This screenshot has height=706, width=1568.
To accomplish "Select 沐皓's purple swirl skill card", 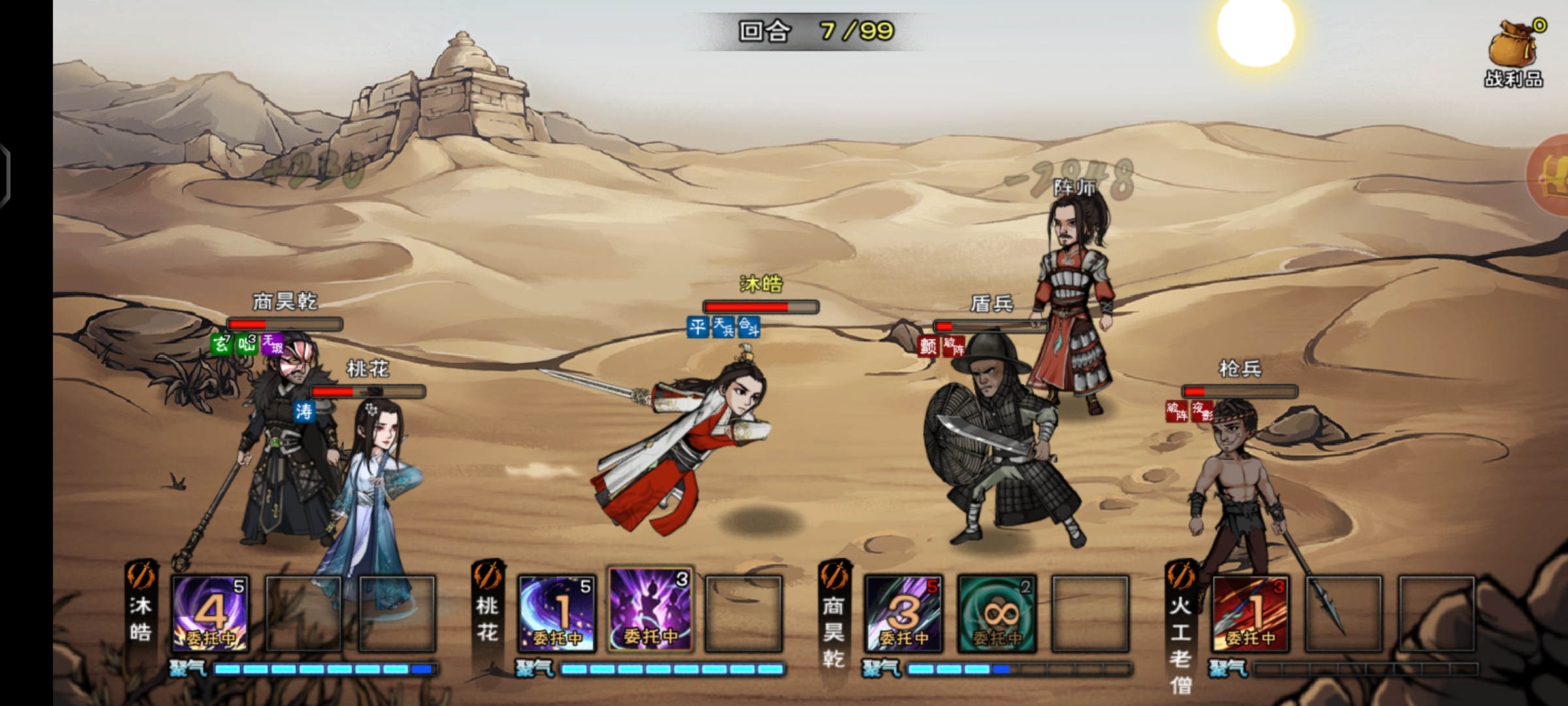I will tap(210, 613).
